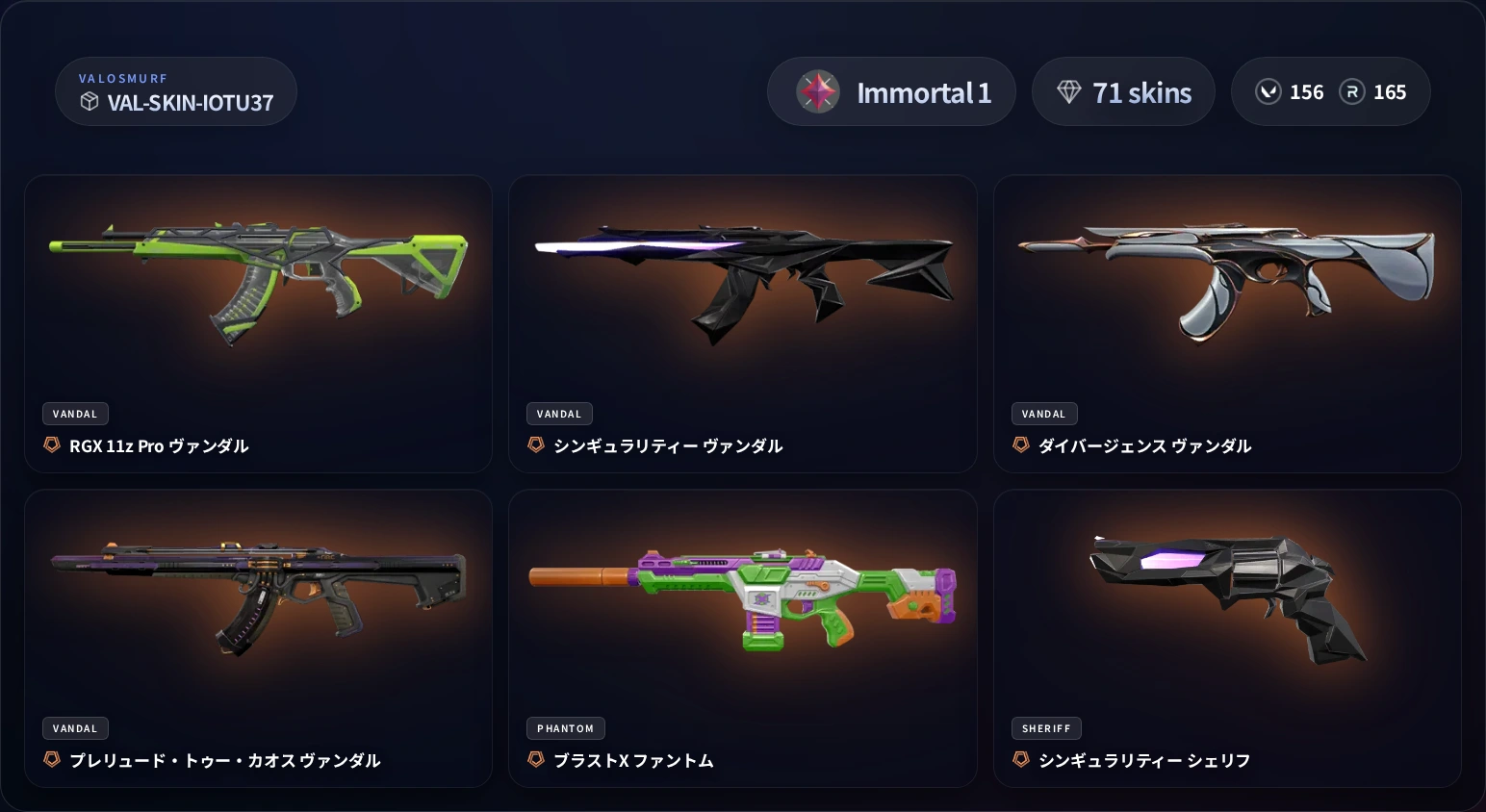Viewport: 1486px width, 812px height.
Task: Select the Singularity Vandal skin thumbnail
Action: (743, 279)
